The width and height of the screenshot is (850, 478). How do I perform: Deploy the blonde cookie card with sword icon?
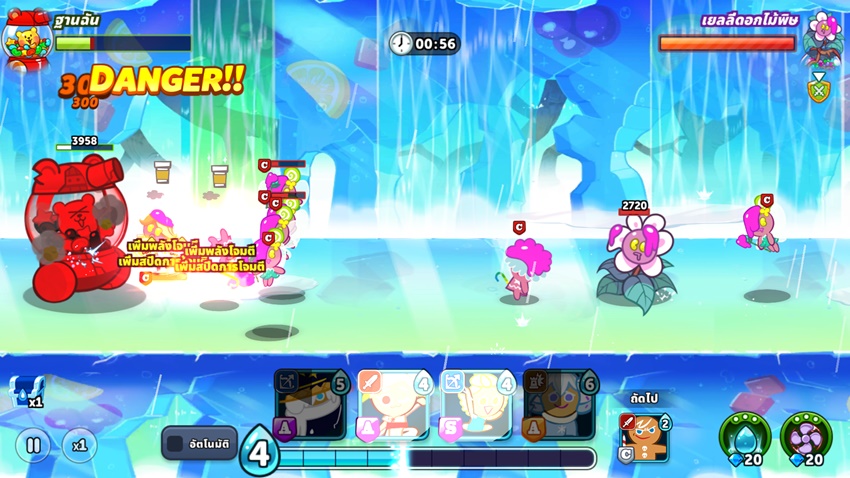coord(393,405)
